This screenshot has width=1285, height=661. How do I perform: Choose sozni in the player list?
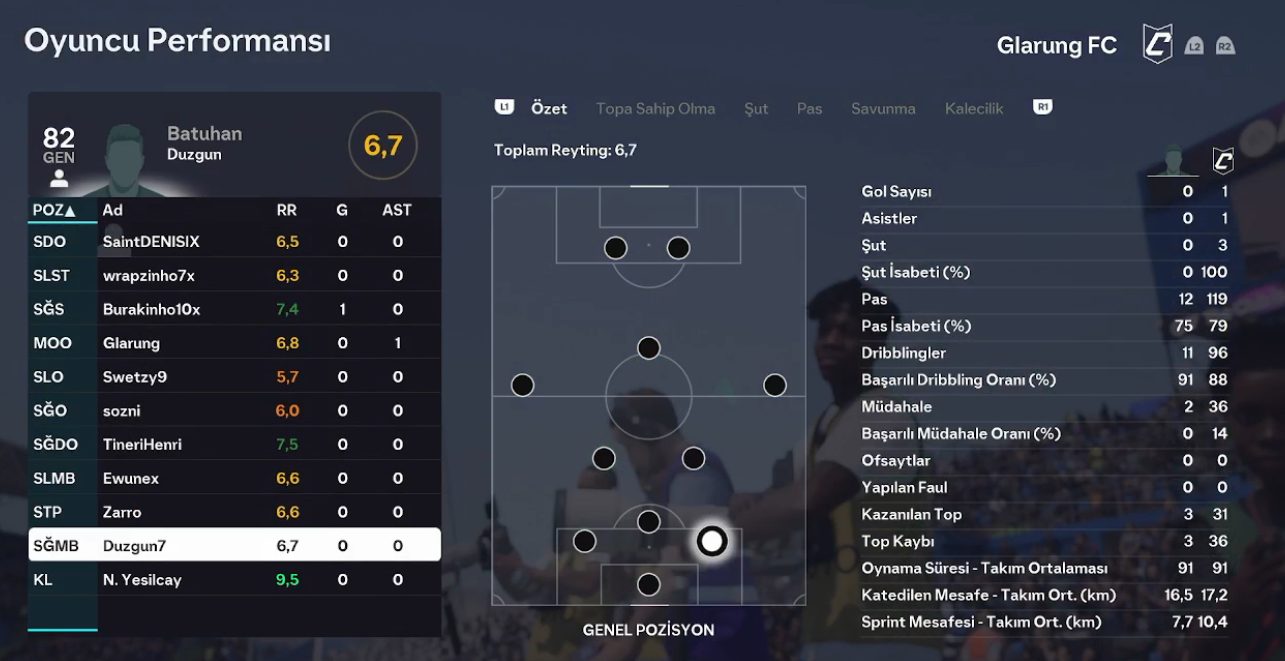pyautogui.click(x=122, y=411)
